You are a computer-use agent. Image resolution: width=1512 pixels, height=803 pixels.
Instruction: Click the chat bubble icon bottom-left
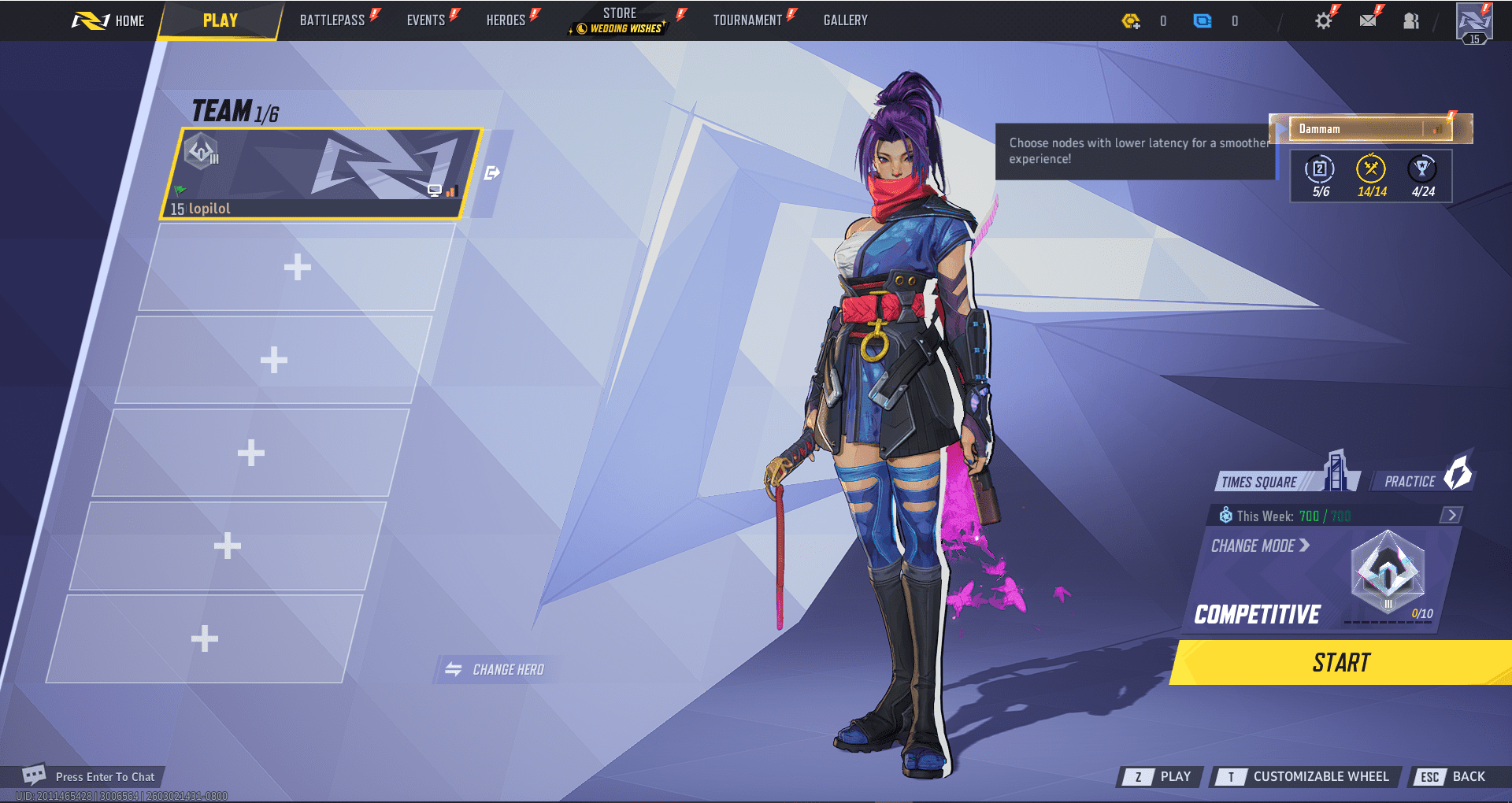tap(32, 776)
